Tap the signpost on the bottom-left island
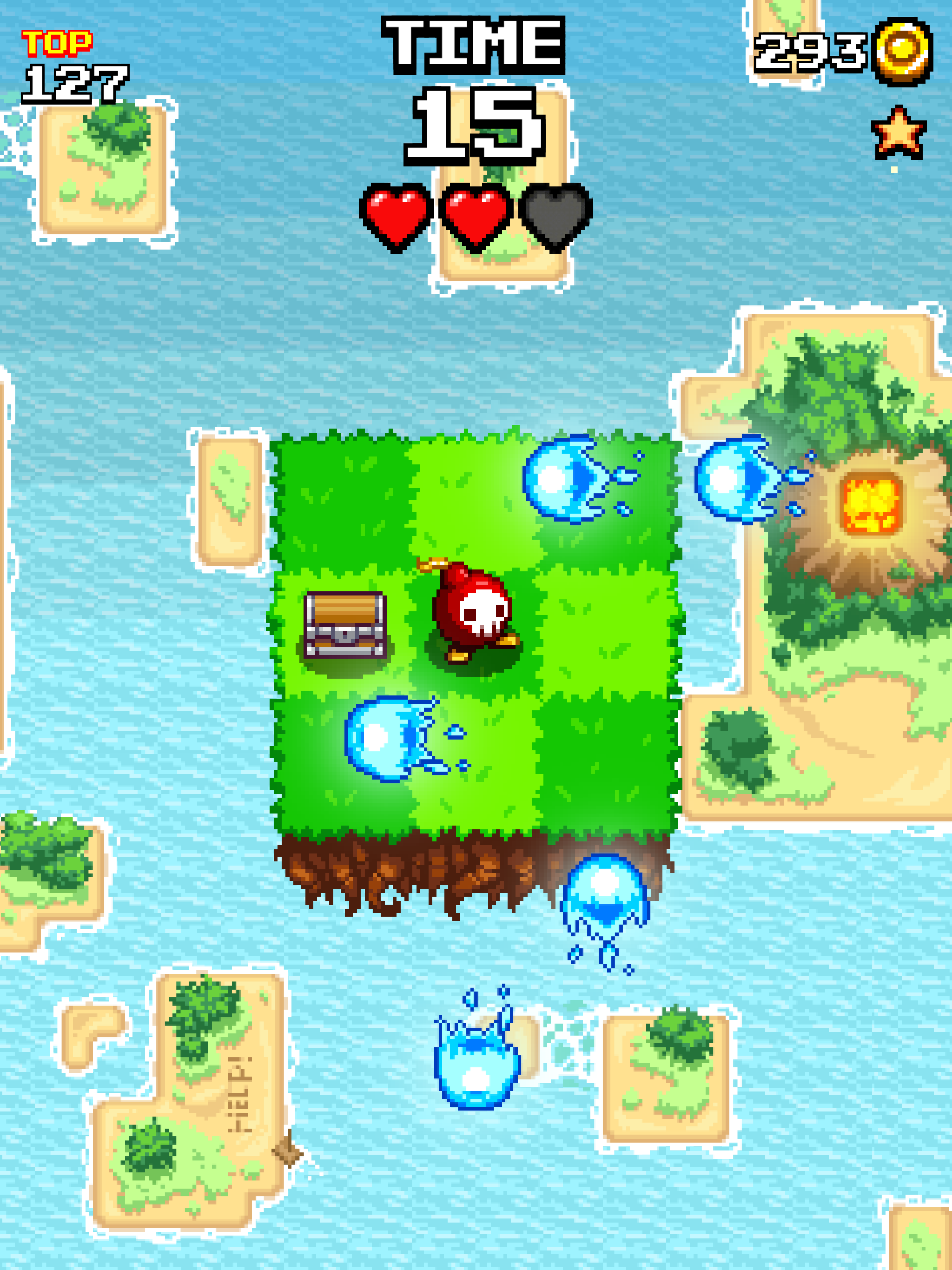 point(287,1151)
